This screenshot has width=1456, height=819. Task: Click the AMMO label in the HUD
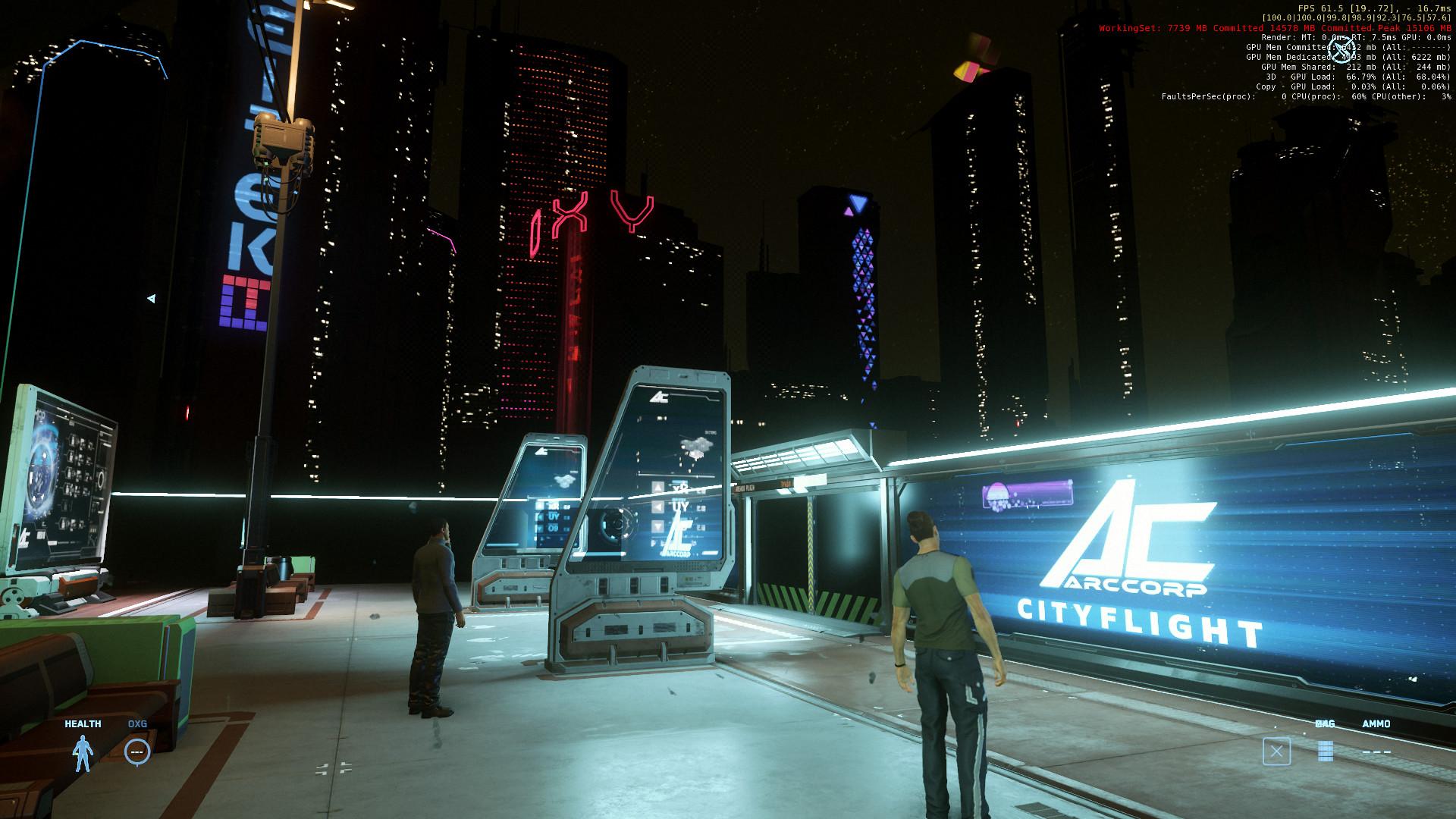click(1376, 723)
